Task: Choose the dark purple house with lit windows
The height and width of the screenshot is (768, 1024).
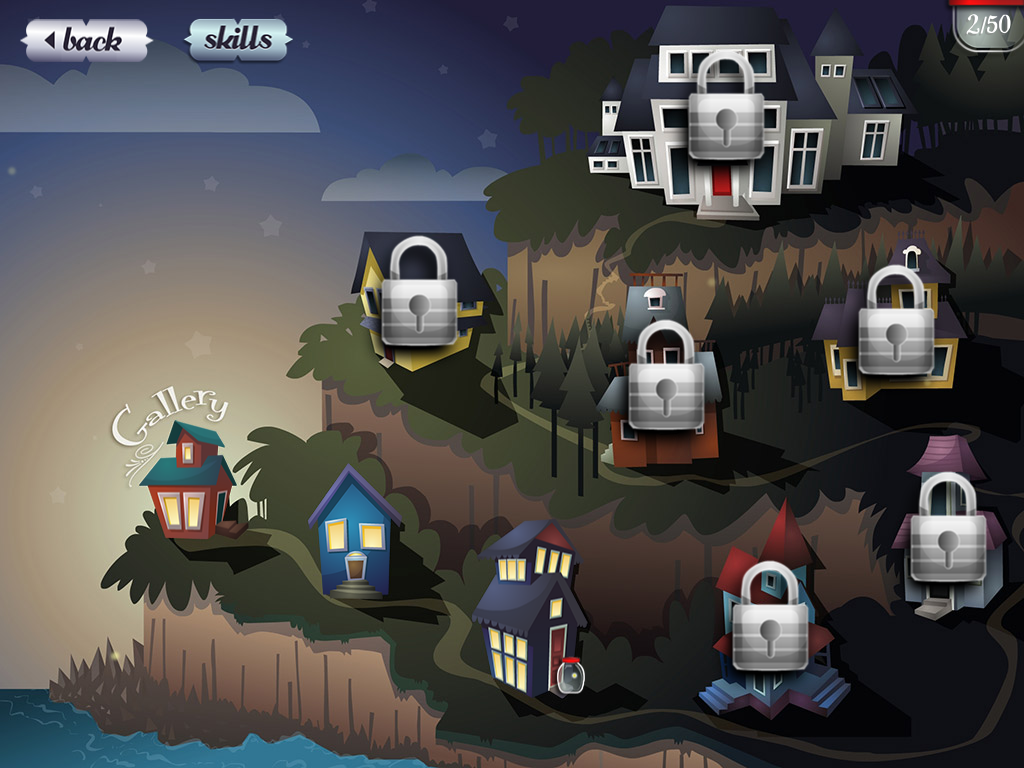Action: (530, 612)
